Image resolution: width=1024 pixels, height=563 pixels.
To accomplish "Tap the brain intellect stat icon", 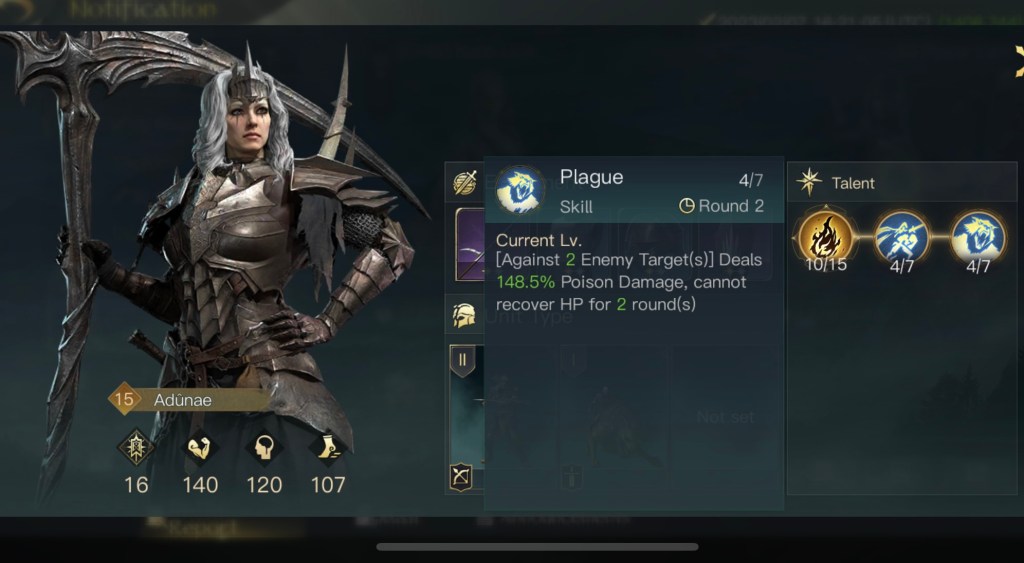I will pos(265,448).
